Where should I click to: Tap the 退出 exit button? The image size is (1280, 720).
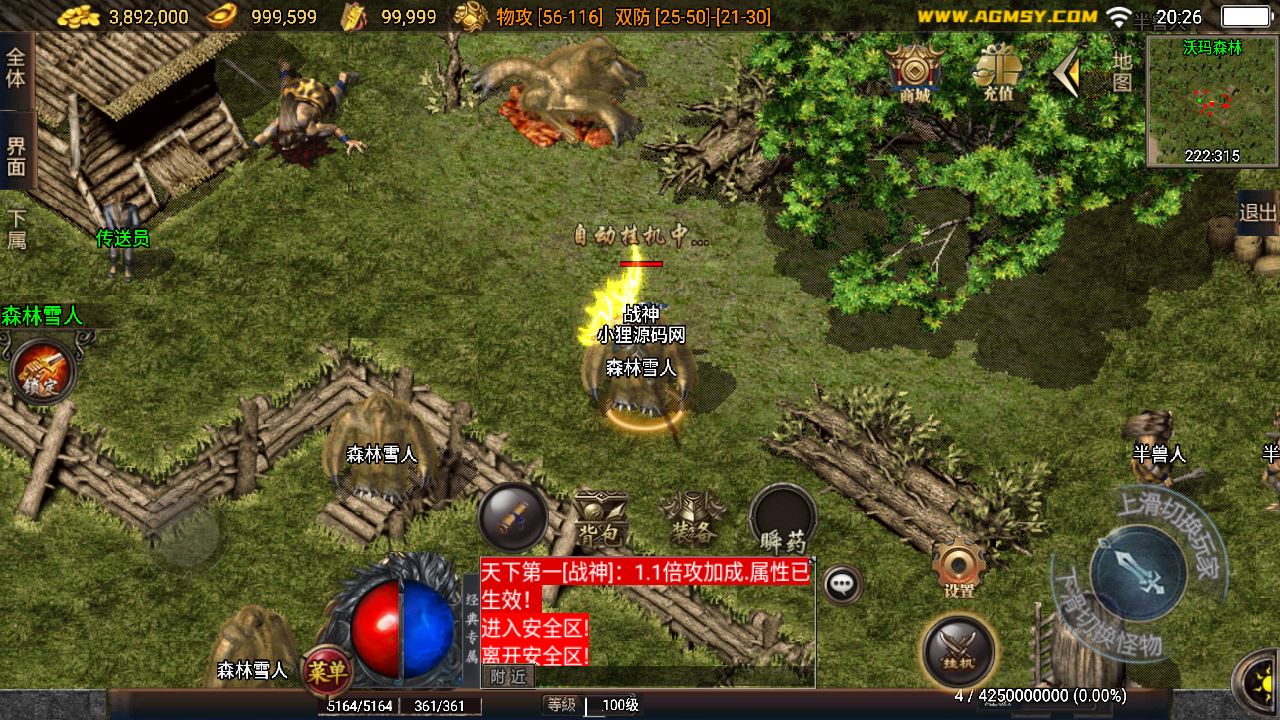point(1257,212)
